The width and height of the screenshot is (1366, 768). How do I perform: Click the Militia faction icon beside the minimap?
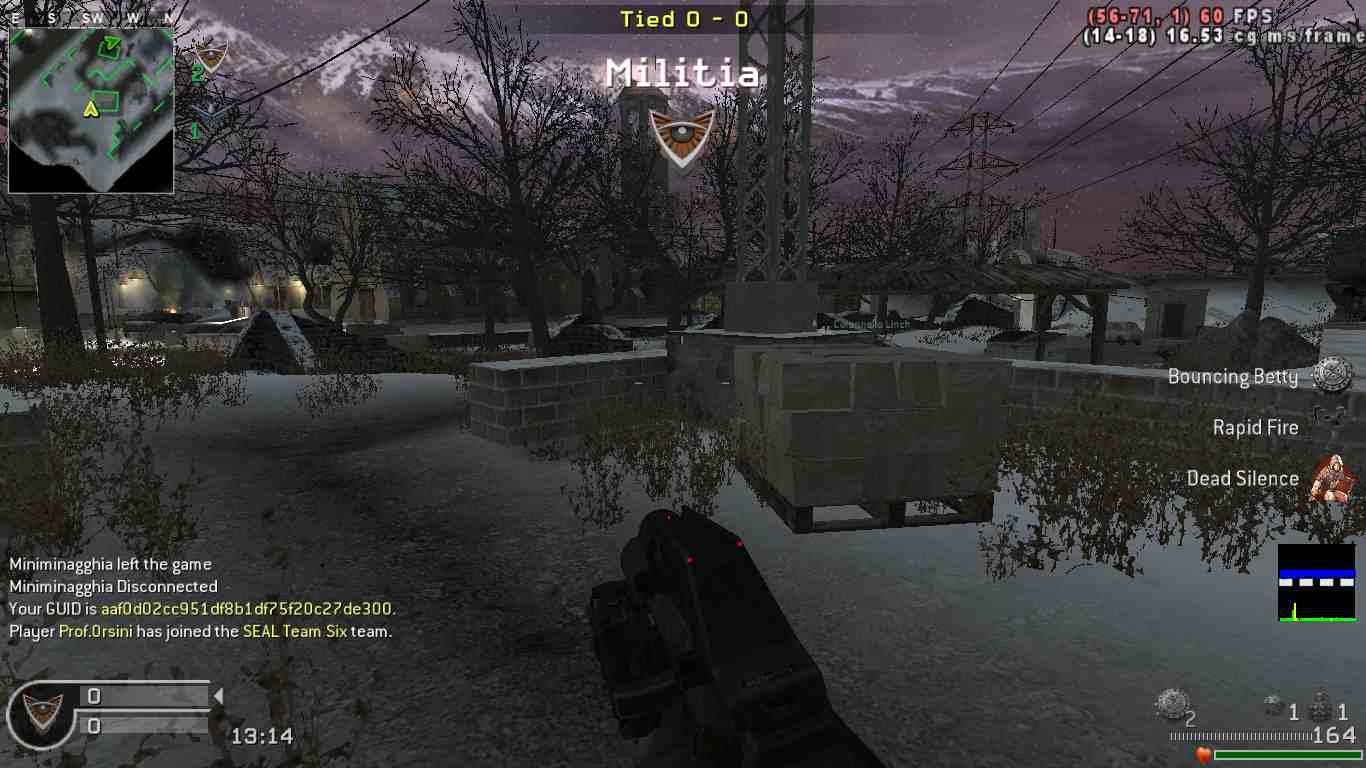click(210, 56)
